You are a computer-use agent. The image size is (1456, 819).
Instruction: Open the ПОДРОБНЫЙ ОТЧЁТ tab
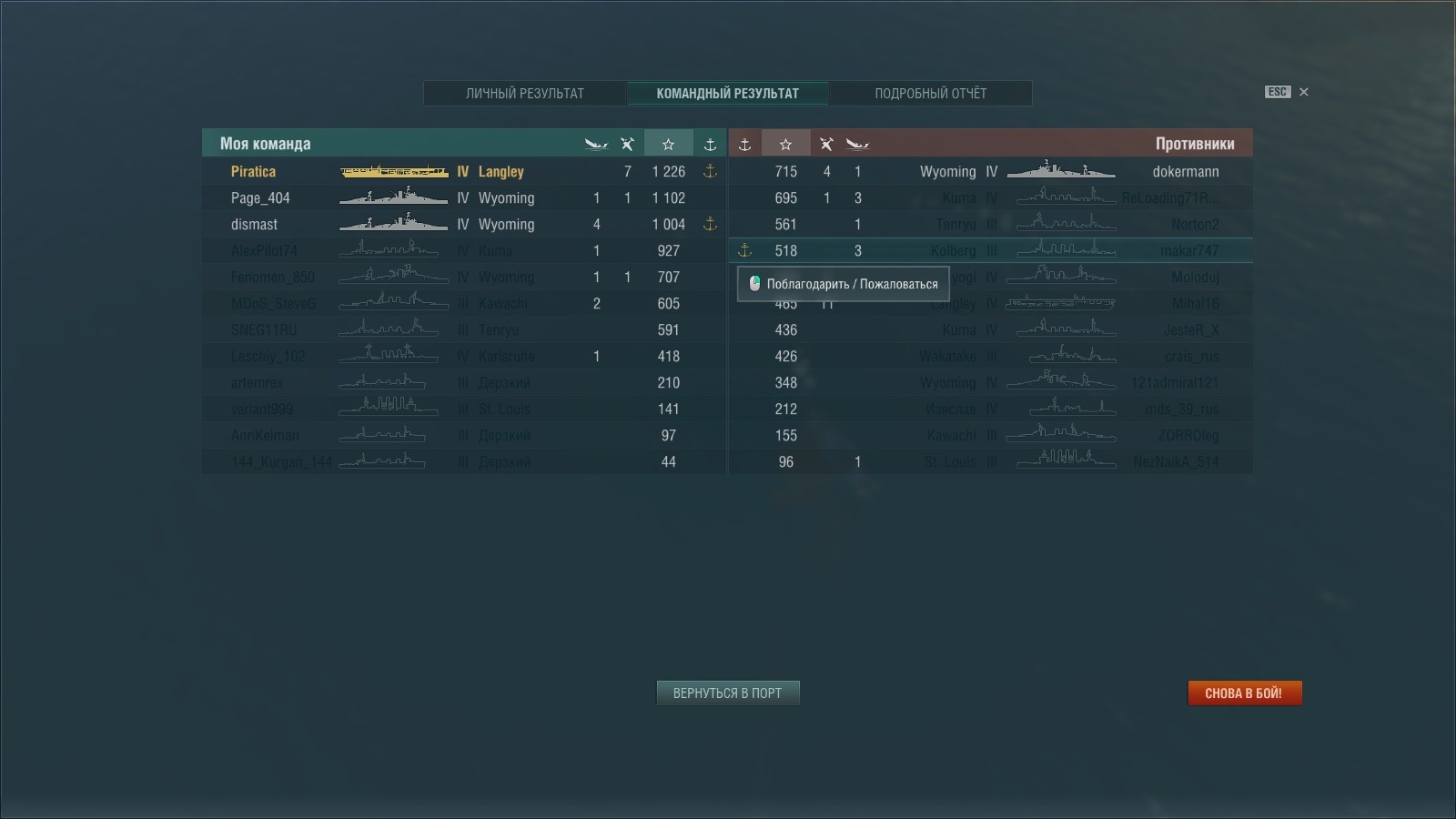[x=933, y=93]
